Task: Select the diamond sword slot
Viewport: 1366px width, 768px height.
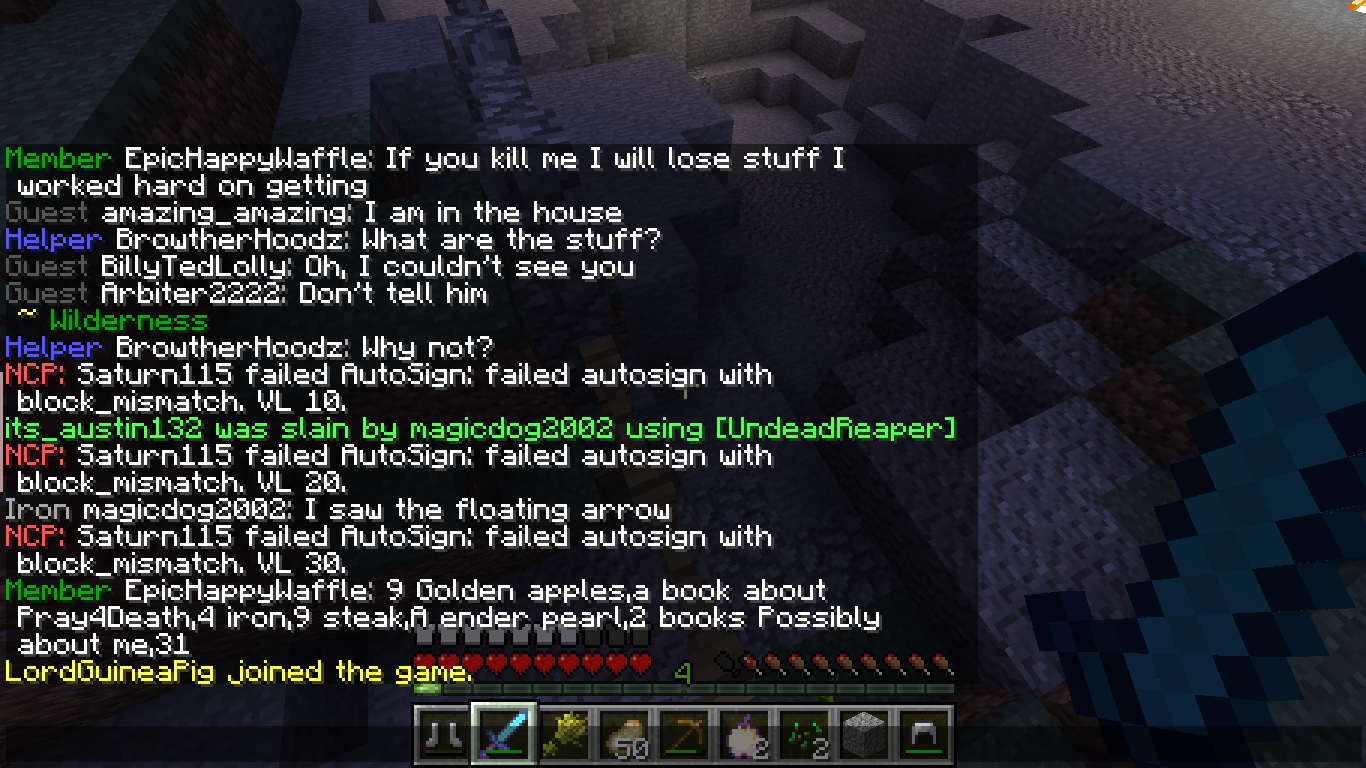Action: 504,735
